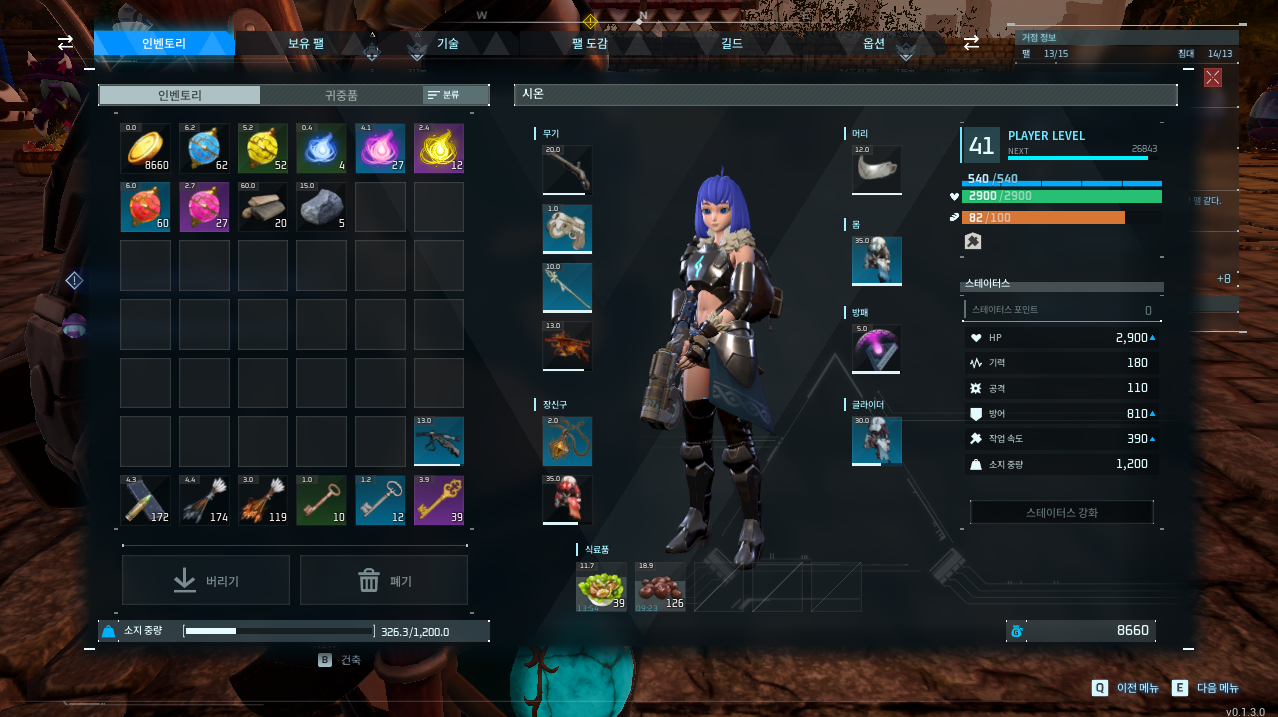1278x717 pixels.
Task: Open the 기술 tab
Action: coord(447,43)
